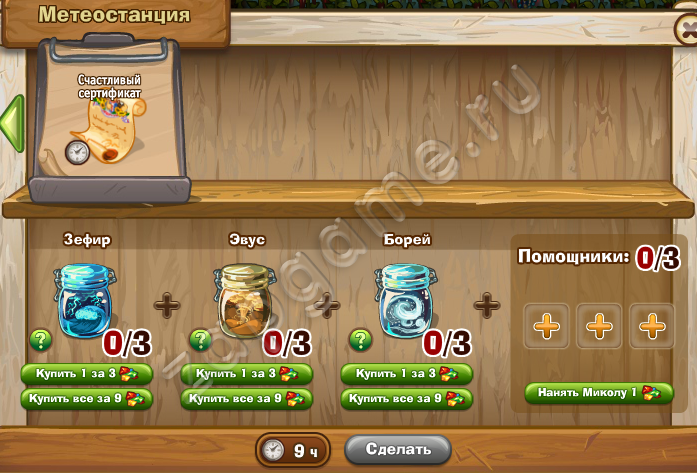Buy one Эвус for 3
Screen dimensions: 697x473
coord(246,374)
